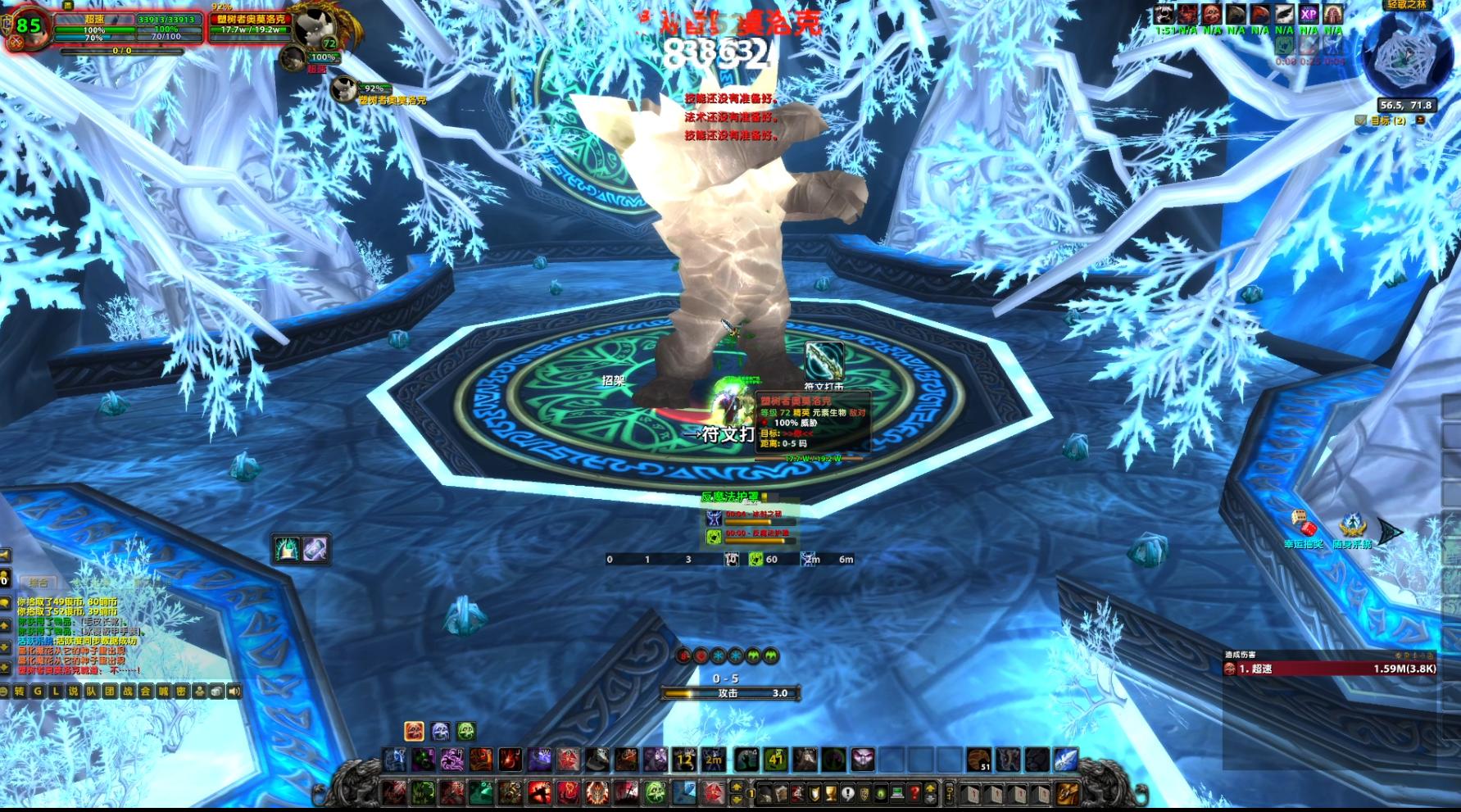Toggle the 目标 (2) objectives checkbox
Viewport: 1461px width, 812px height.
click(x=1360, y=120)
